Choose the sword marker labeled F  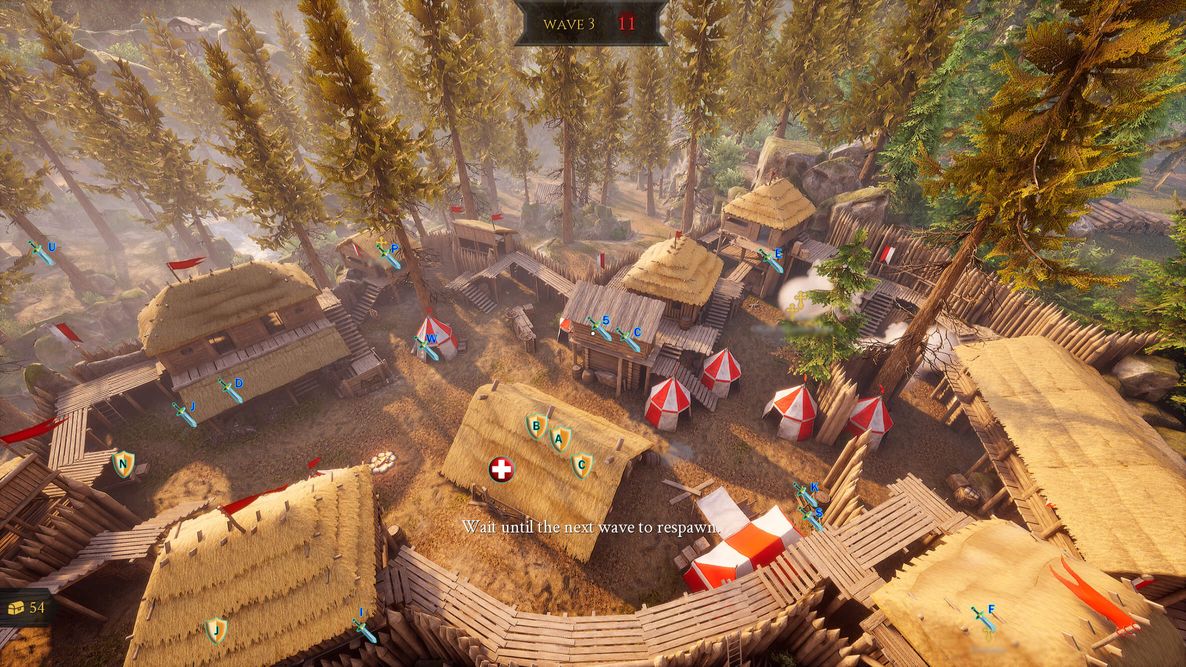983,617
